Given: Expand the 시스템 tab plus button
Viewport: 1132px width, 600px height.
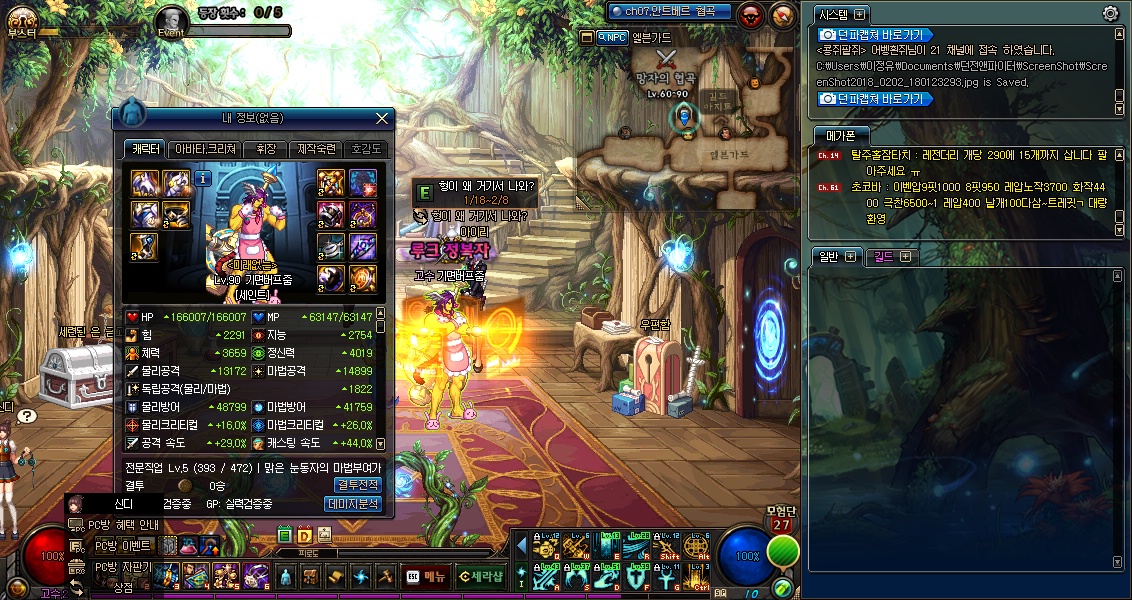Looking at the screenshot, I should tap(859, 14).
